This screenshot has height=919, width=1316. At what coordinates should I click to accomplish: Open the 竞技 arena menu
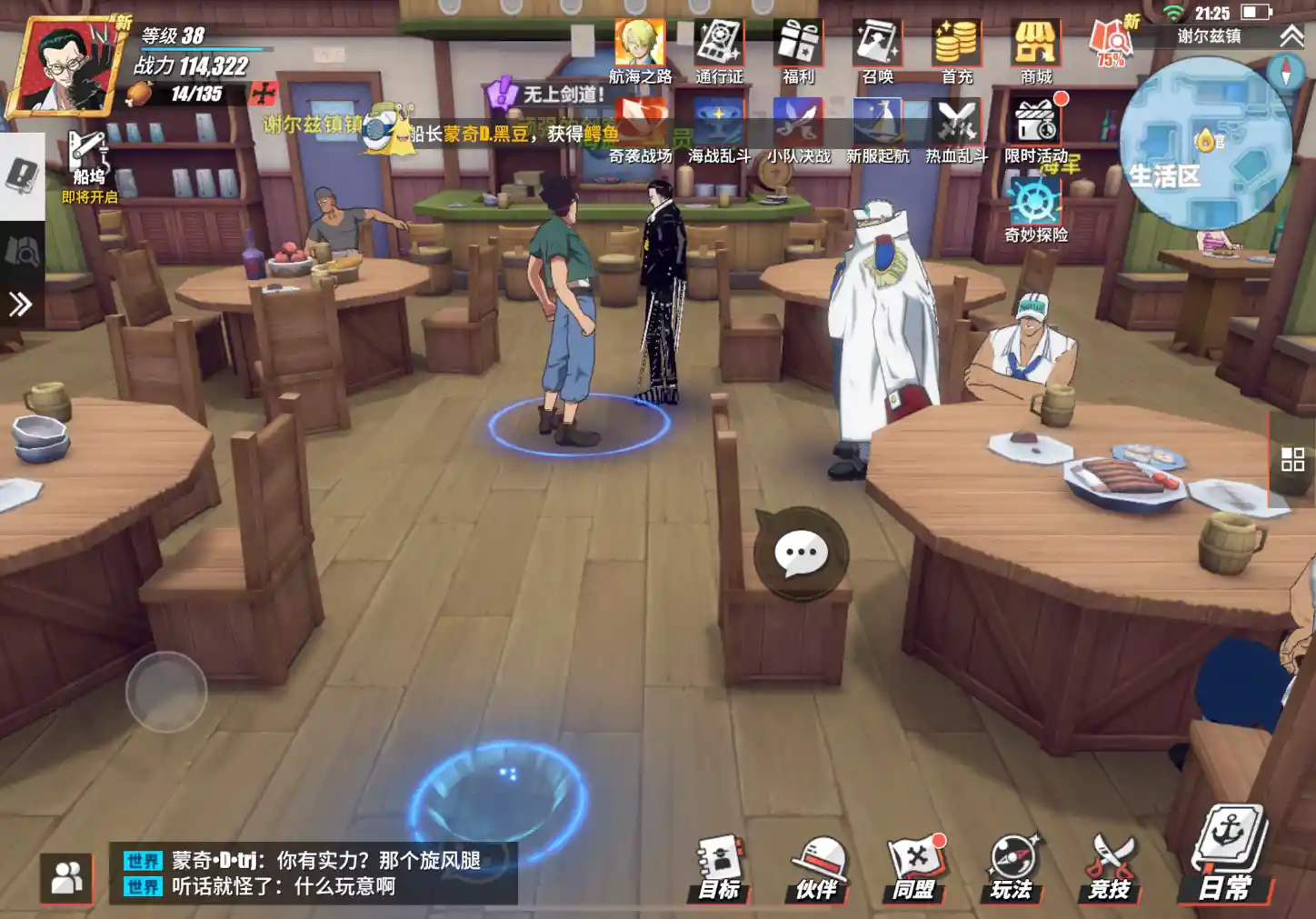tap(1110, 868)
